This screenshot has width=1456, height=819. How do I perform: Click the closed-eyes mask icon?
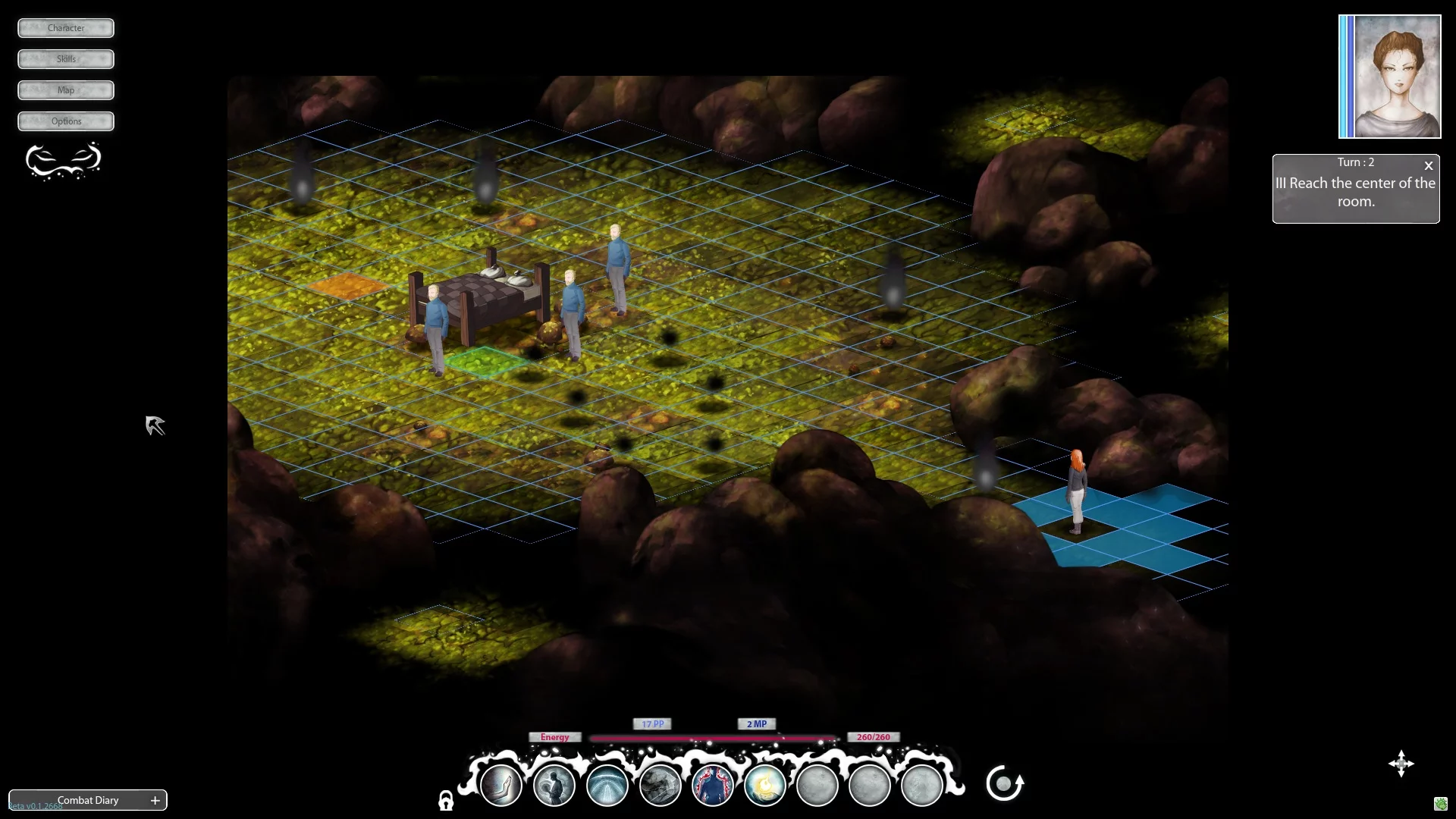(x=63, y=161)
